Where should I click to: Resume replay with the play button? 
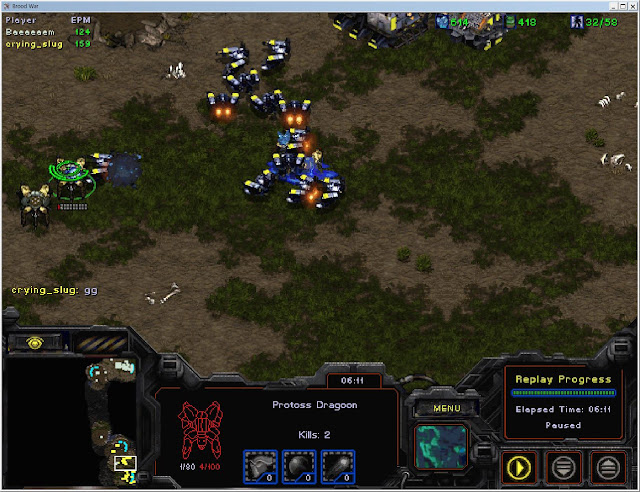coord(522,465)
